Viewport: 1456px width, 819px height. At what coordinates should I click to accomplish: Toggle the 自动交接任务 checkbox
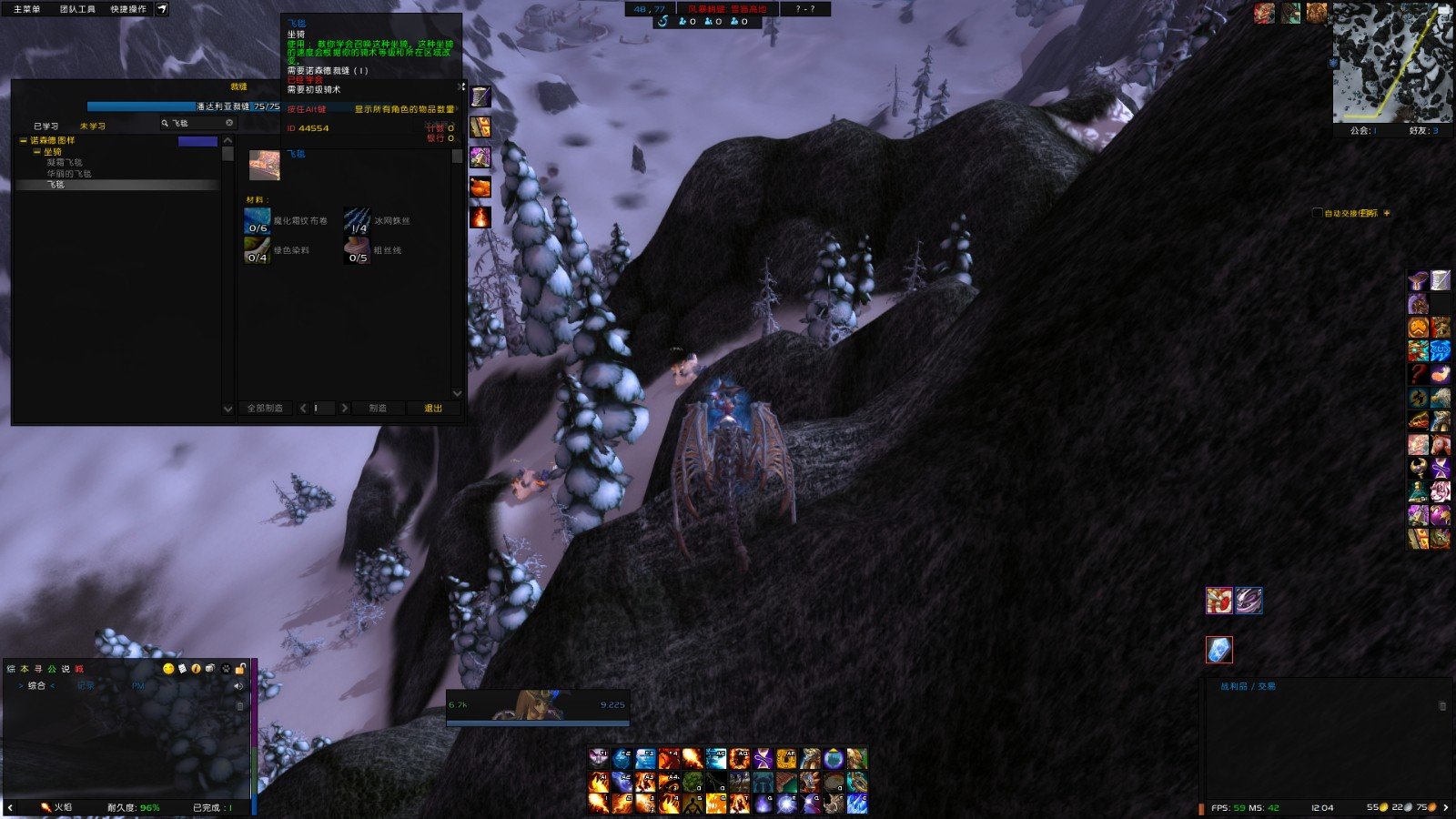click(1317, 213)
